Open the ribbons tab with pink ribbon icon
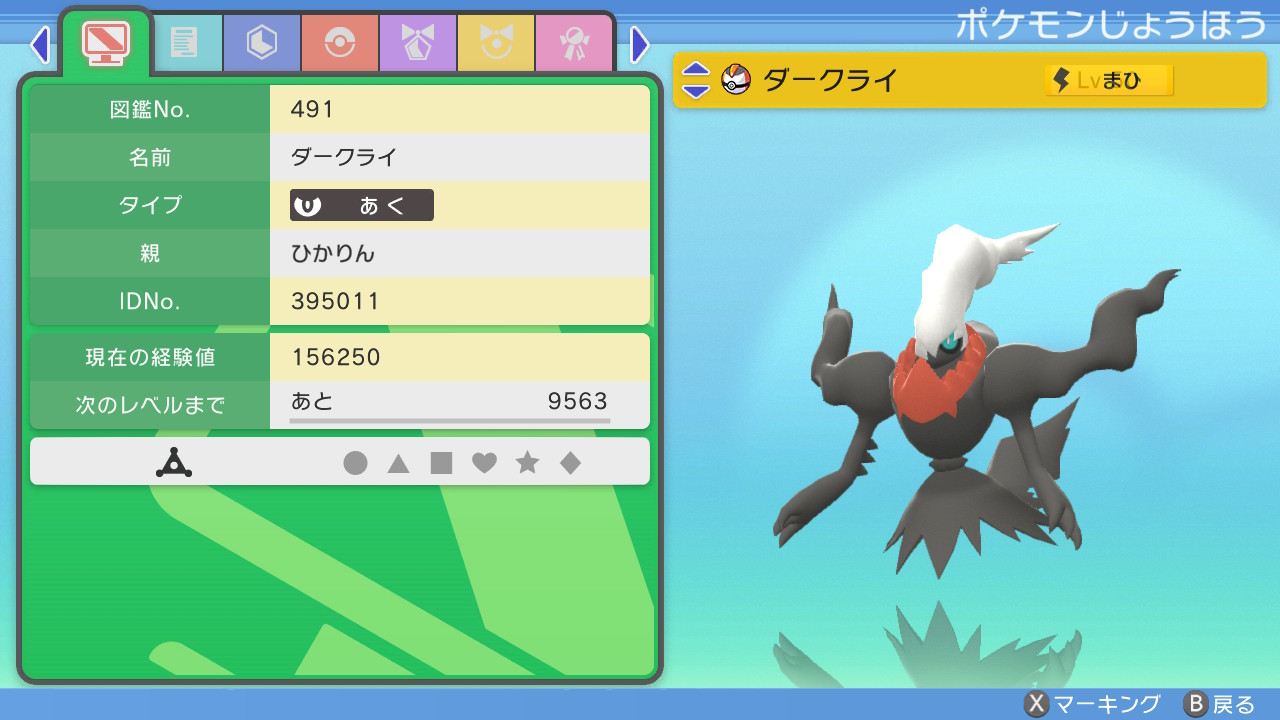This screenshot has height=720, width=1280. pos(574,42)
